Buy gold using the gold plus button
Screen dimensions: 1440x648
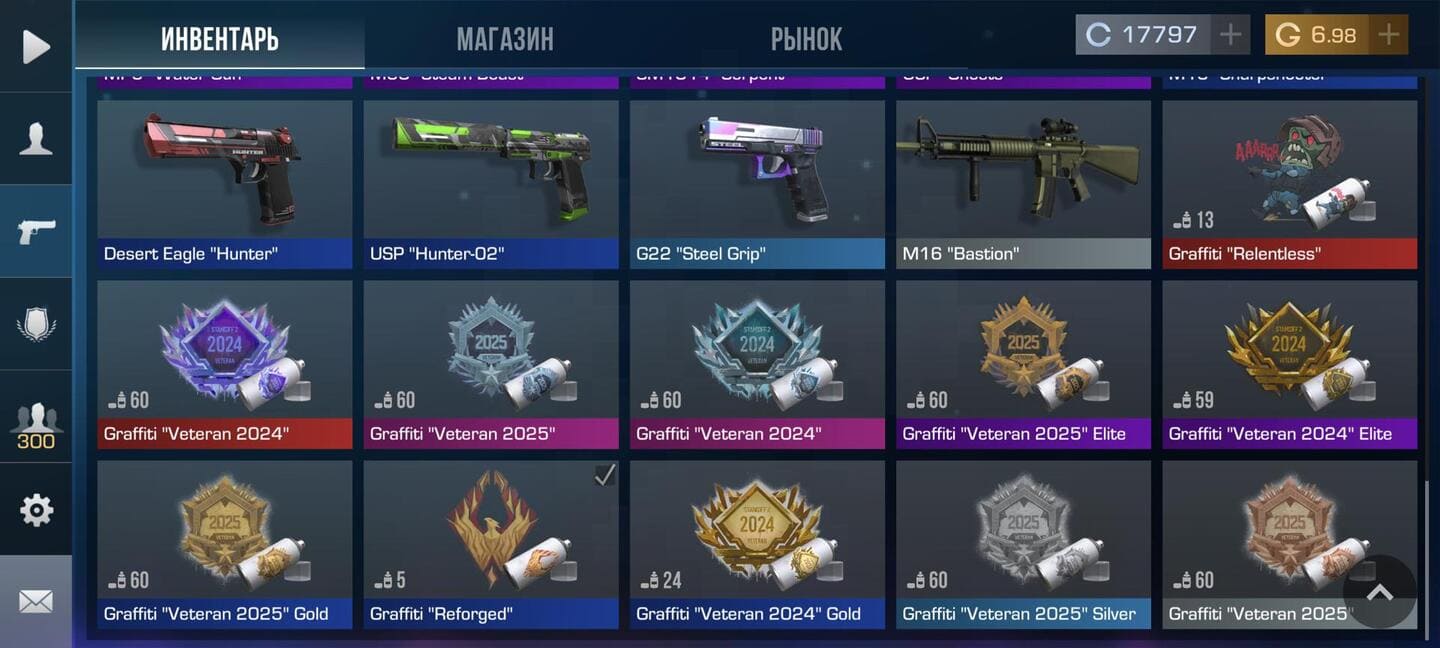click(1388, 35)
